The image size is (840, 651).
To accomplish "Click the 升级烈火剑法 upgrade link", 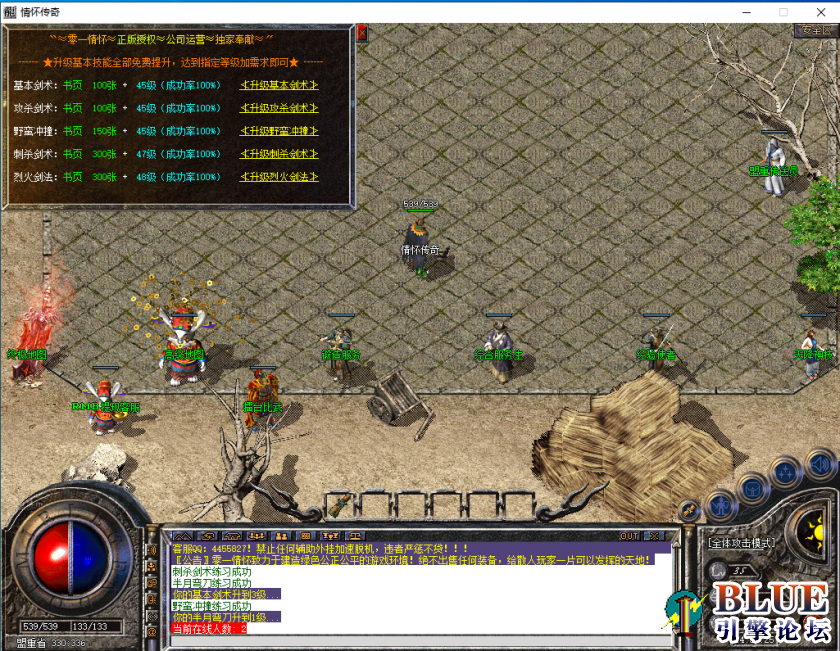I will [x=279, y=177].
